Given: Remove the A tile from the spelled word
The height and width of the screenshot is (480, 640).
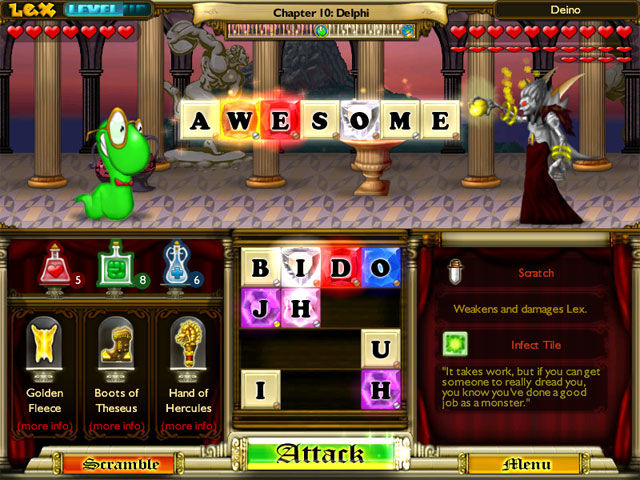Looking at the screenshot, I should pos(200,122).
